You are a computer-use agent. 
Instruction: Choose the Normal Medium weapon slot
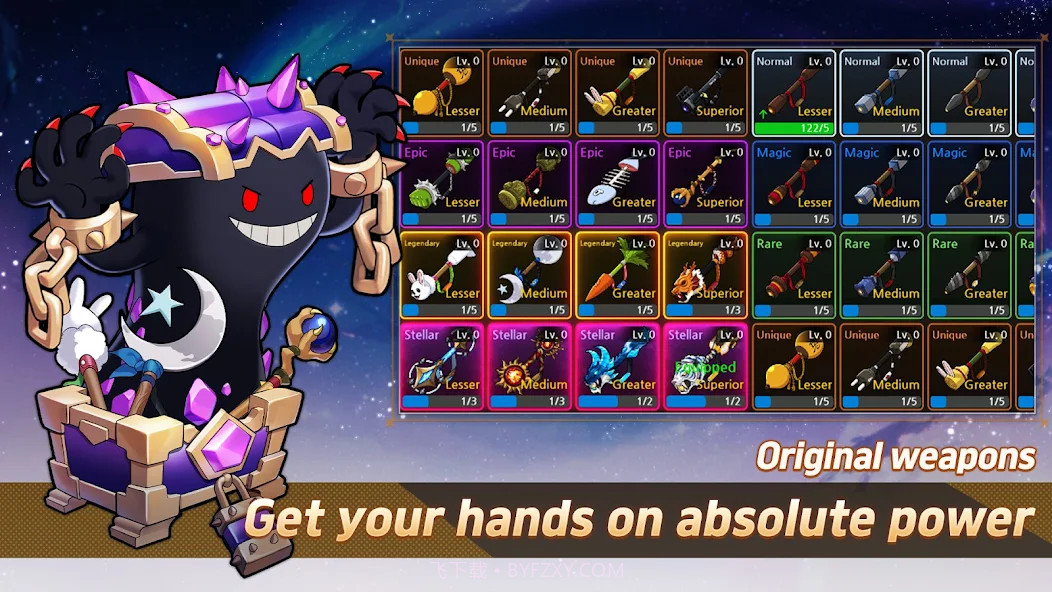click(881, 93)
